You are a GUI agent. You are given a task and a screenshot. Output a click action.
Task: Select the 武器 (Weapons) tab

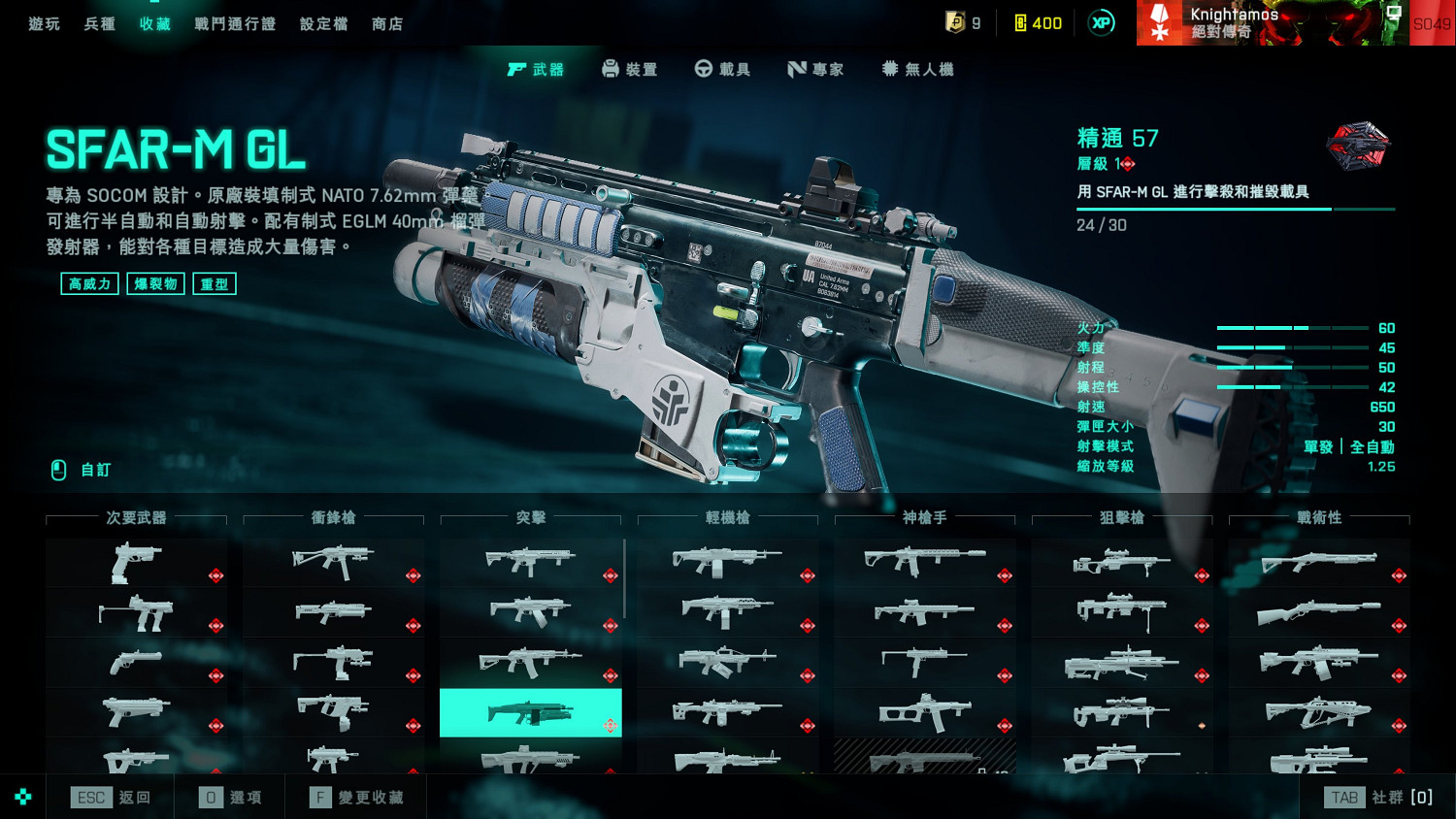coord(536,69)
